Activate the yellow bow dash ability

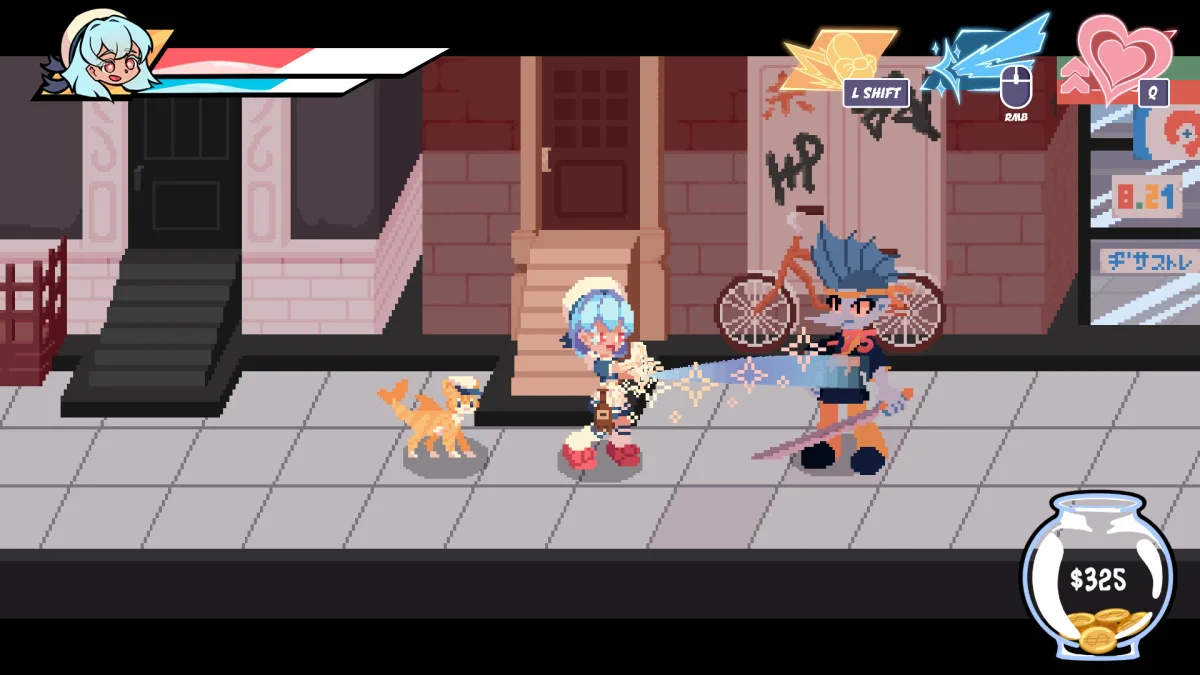(x=836, y=58)
